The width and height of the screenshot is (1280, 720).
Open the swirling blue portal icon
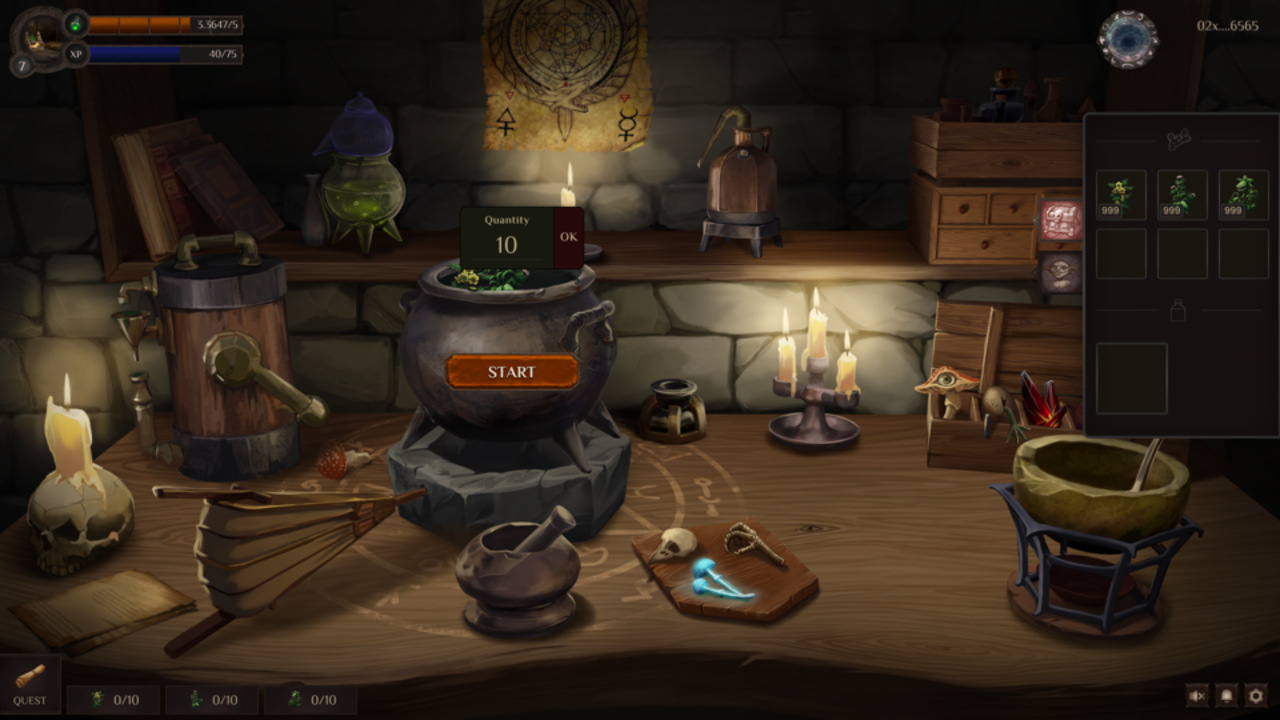[x=1128, y=40]
